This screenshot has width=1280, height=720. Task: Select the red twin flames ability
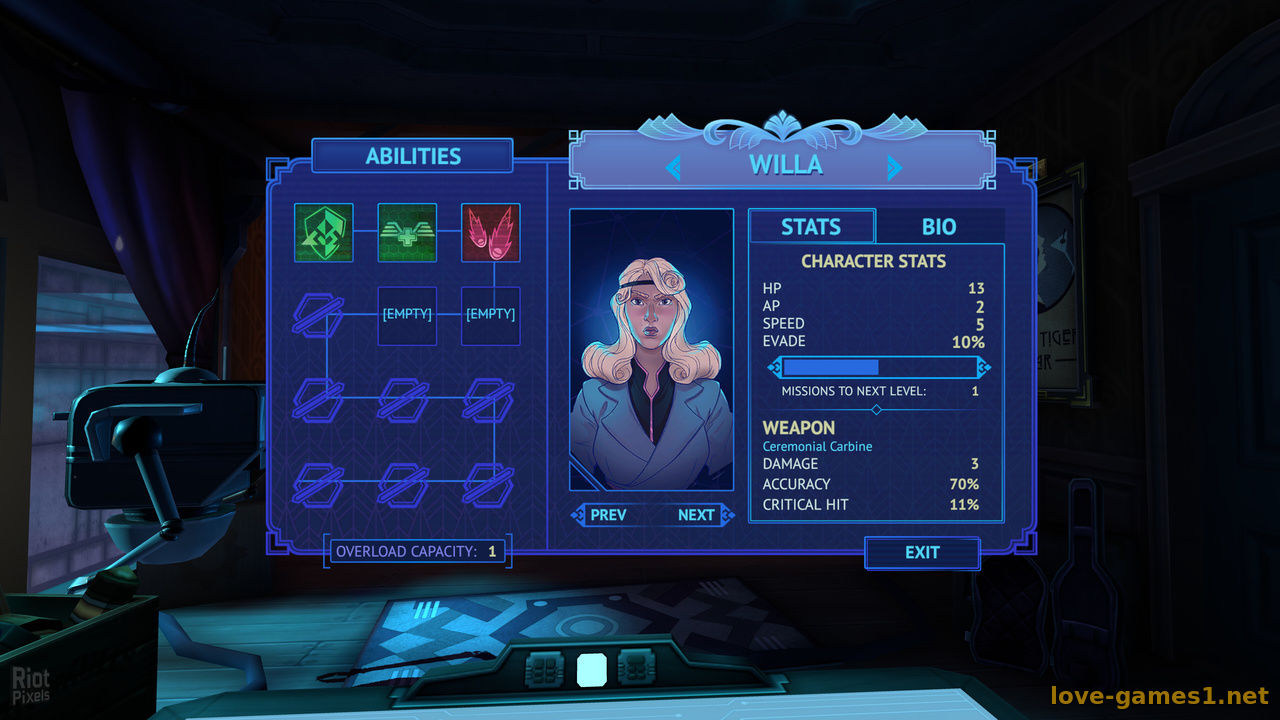[x=490, y=233]
